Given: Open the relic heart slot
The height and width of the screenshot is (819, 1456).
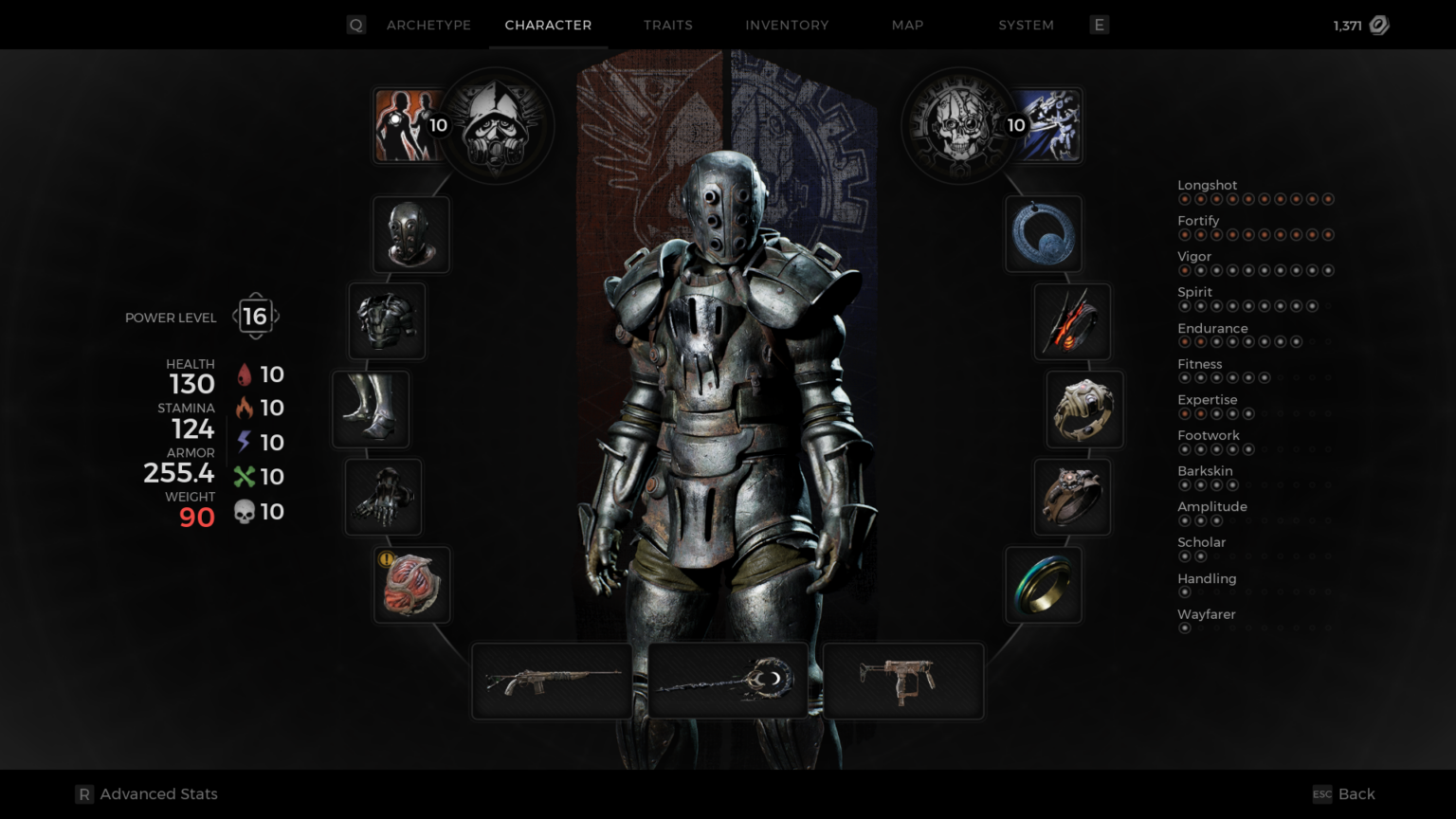Looking at the screenshot, I should [x=411, y=585].
